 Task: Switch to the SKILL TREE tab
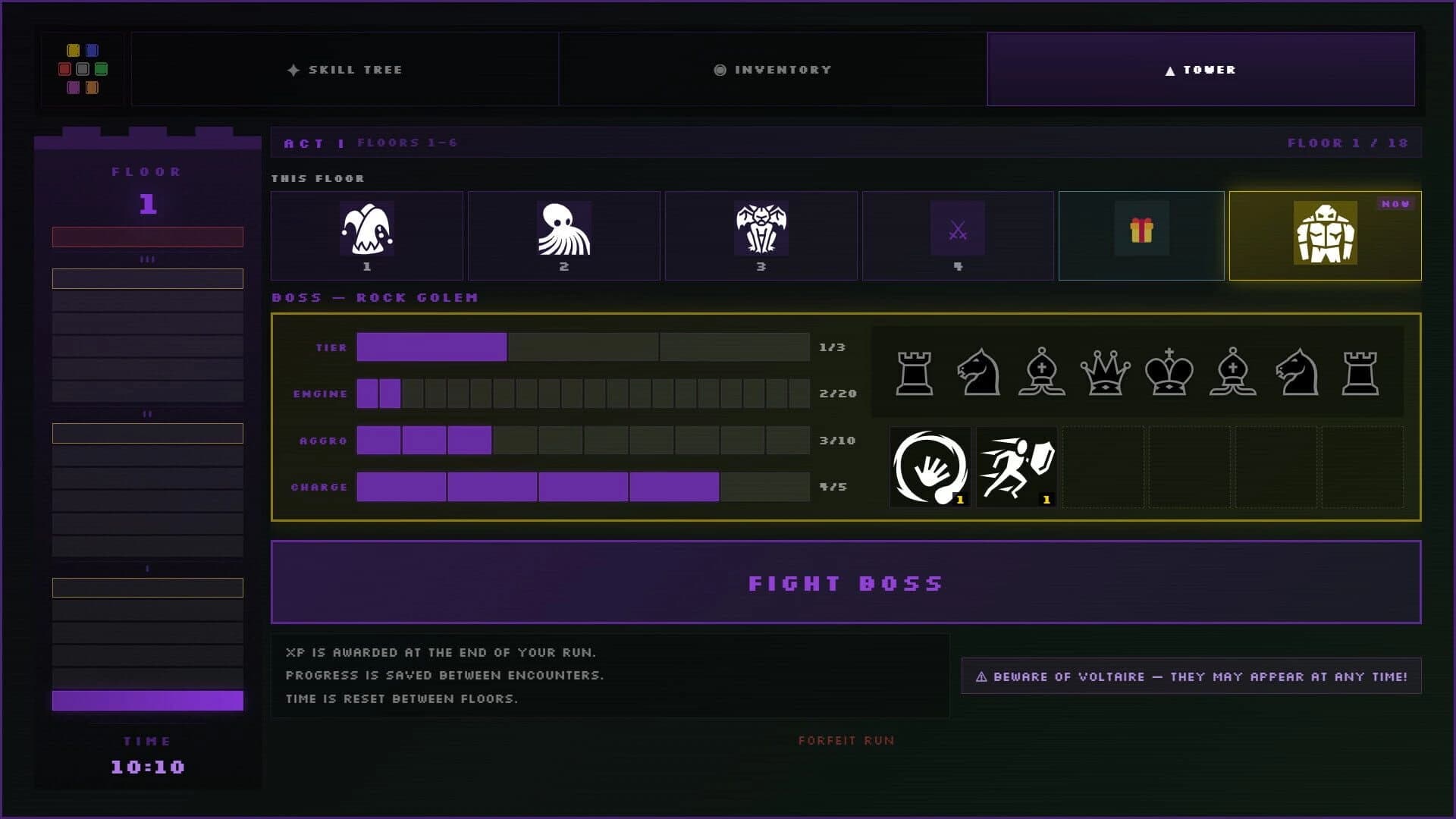tap(346, 69)
